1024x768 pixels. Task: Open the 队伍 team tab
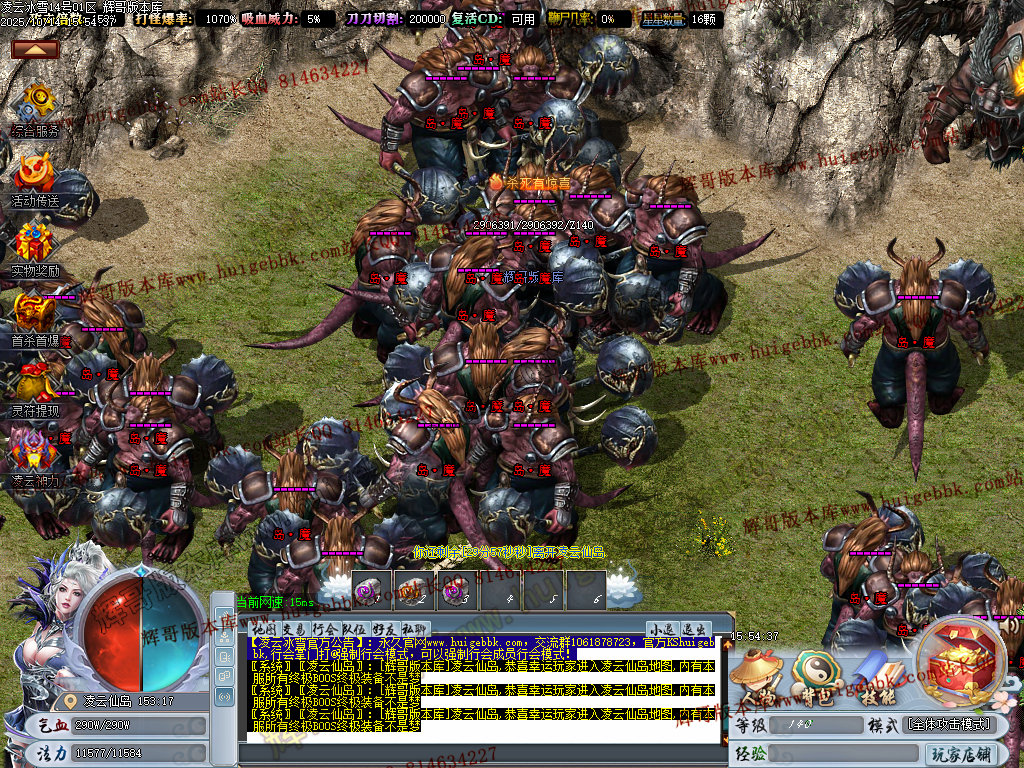354,628
